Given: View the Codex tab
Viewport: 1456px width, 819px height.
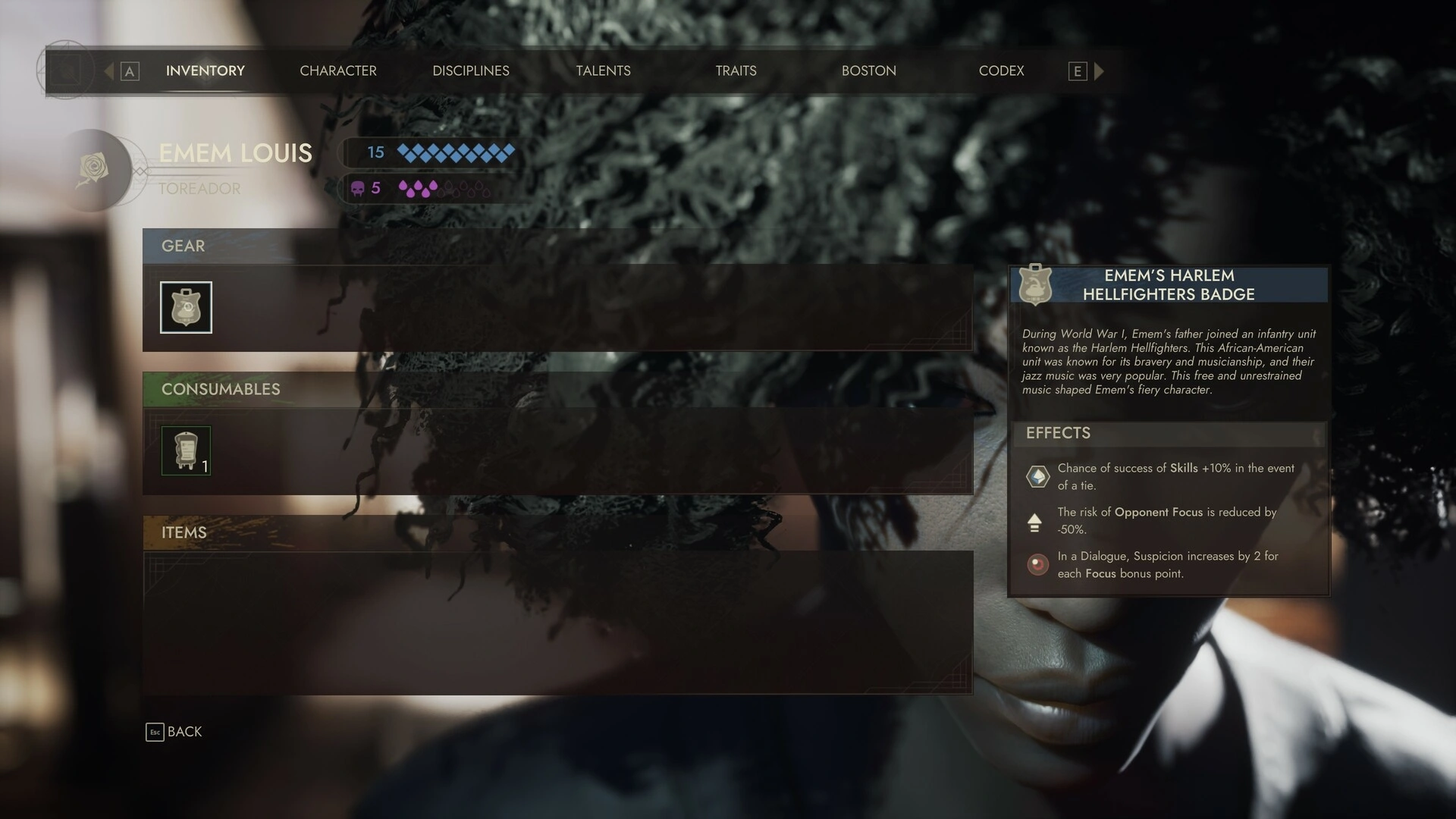Looking at the screenshot, I should 1001,71.
